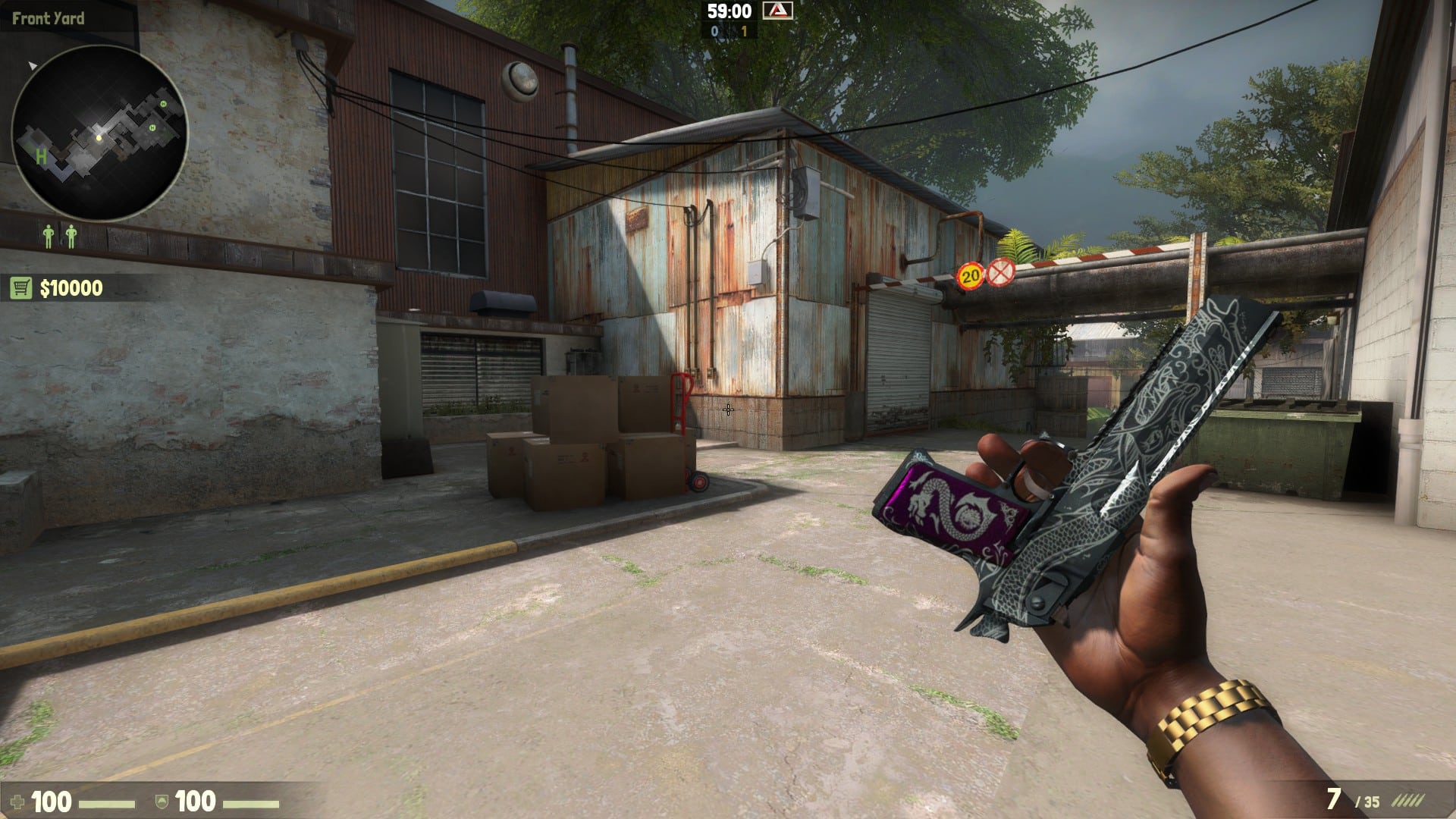Image resolution: width=1456 pixels, height=819 pixels.
Task: Click the $10000 money amount
Action: click(x=71, y=287)
